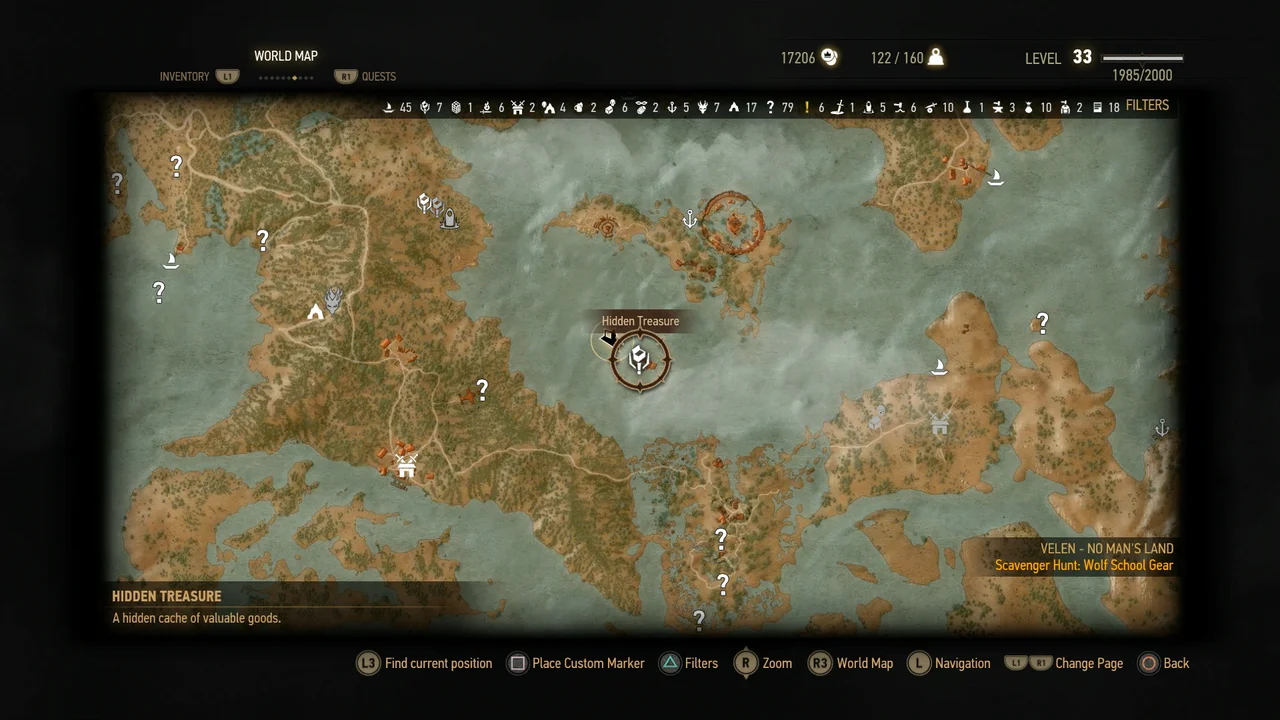This screenshot has height=720, width=1280.
Task: Click the wolf head scavenger hunt icon
Action: (332, 300)
